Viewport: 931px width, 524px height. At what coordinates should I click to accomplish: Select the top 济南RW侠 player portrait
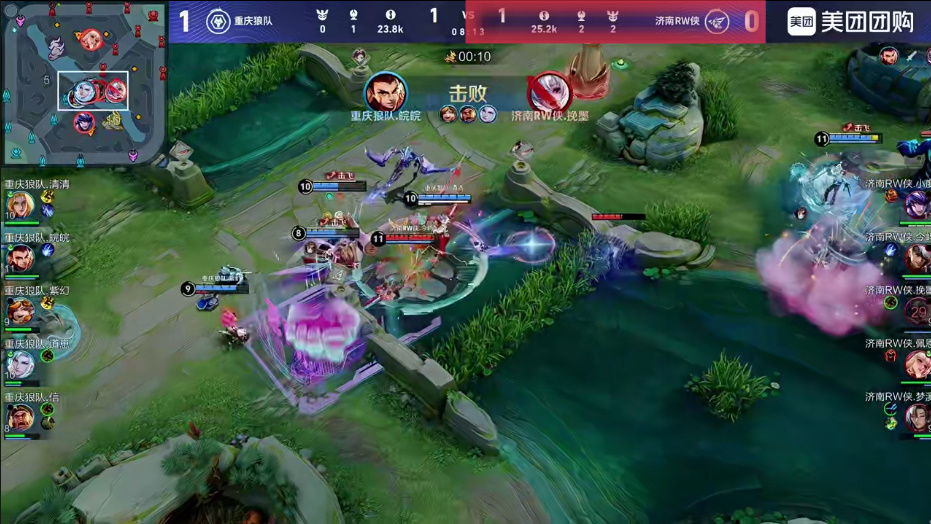point(917,205)
